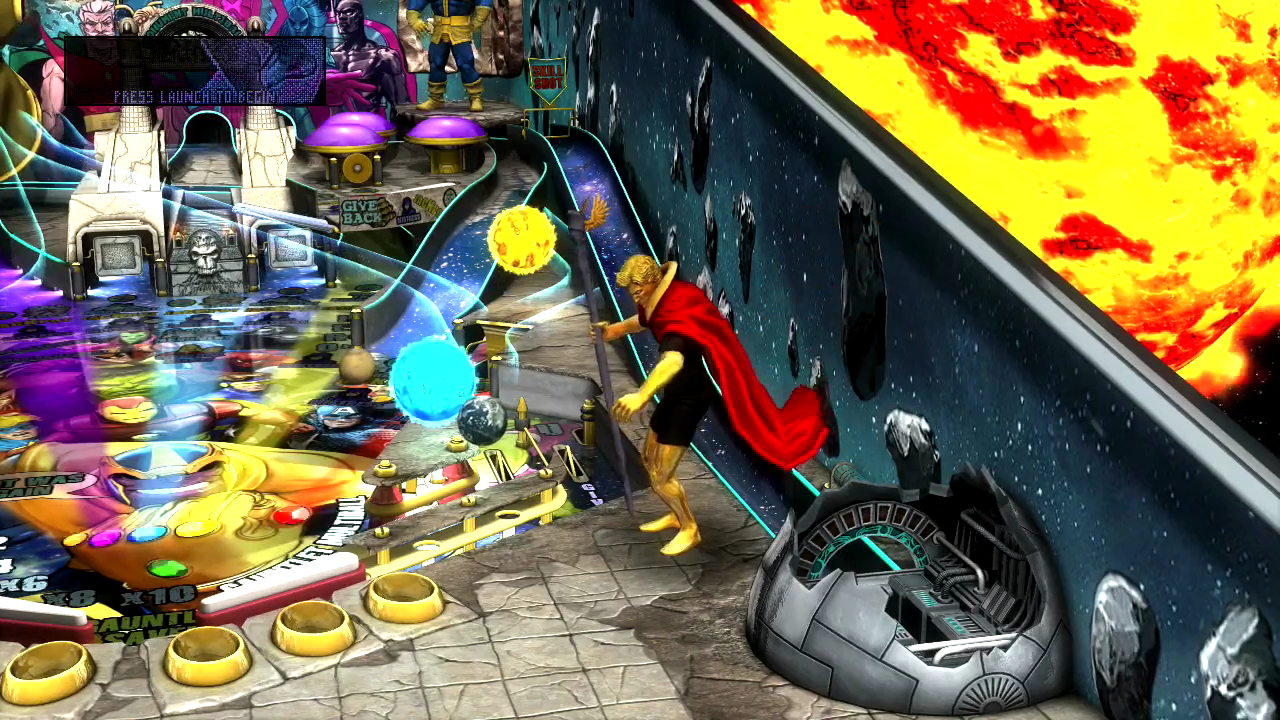Click the Give Back decal
Image resolution: width=1280 pixels, height=720 pixels.
[x=360, y=212]
